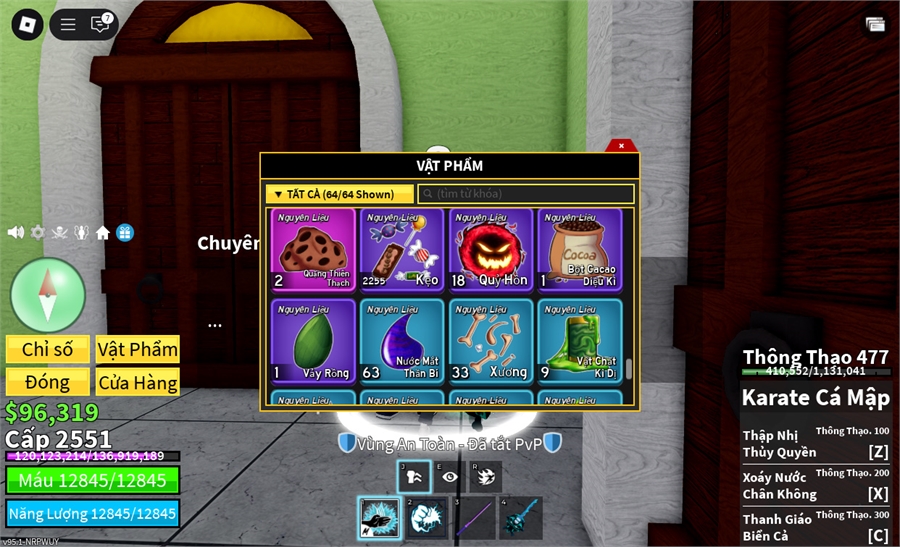Image resolution: width=900 pixels, height=547 pixels.
Task: Choose the Quỷ Hồn pumpkin item
Action: coord(490,249)
